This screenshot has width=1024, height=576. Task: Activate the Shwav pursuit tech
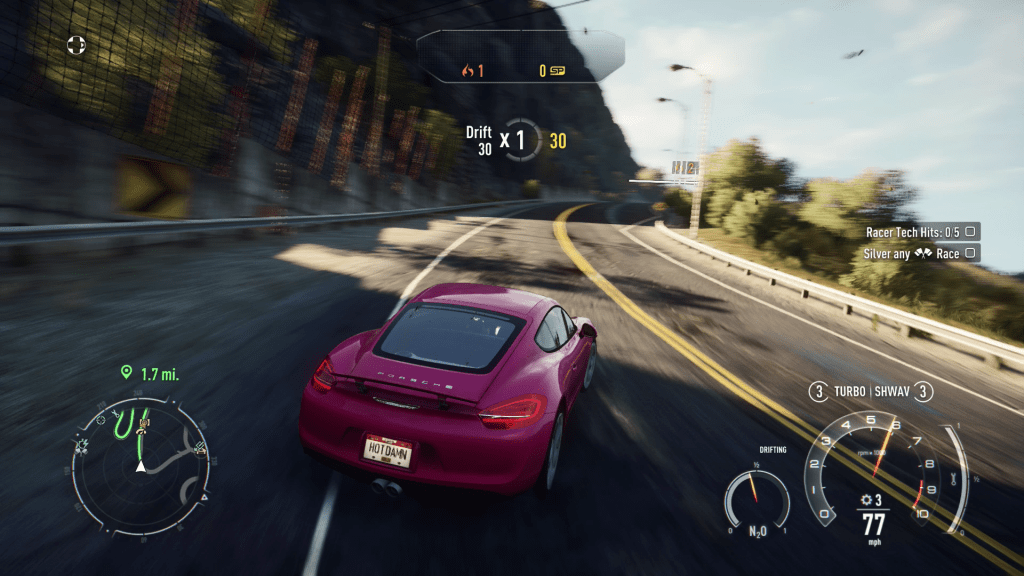tap(896, 392)
